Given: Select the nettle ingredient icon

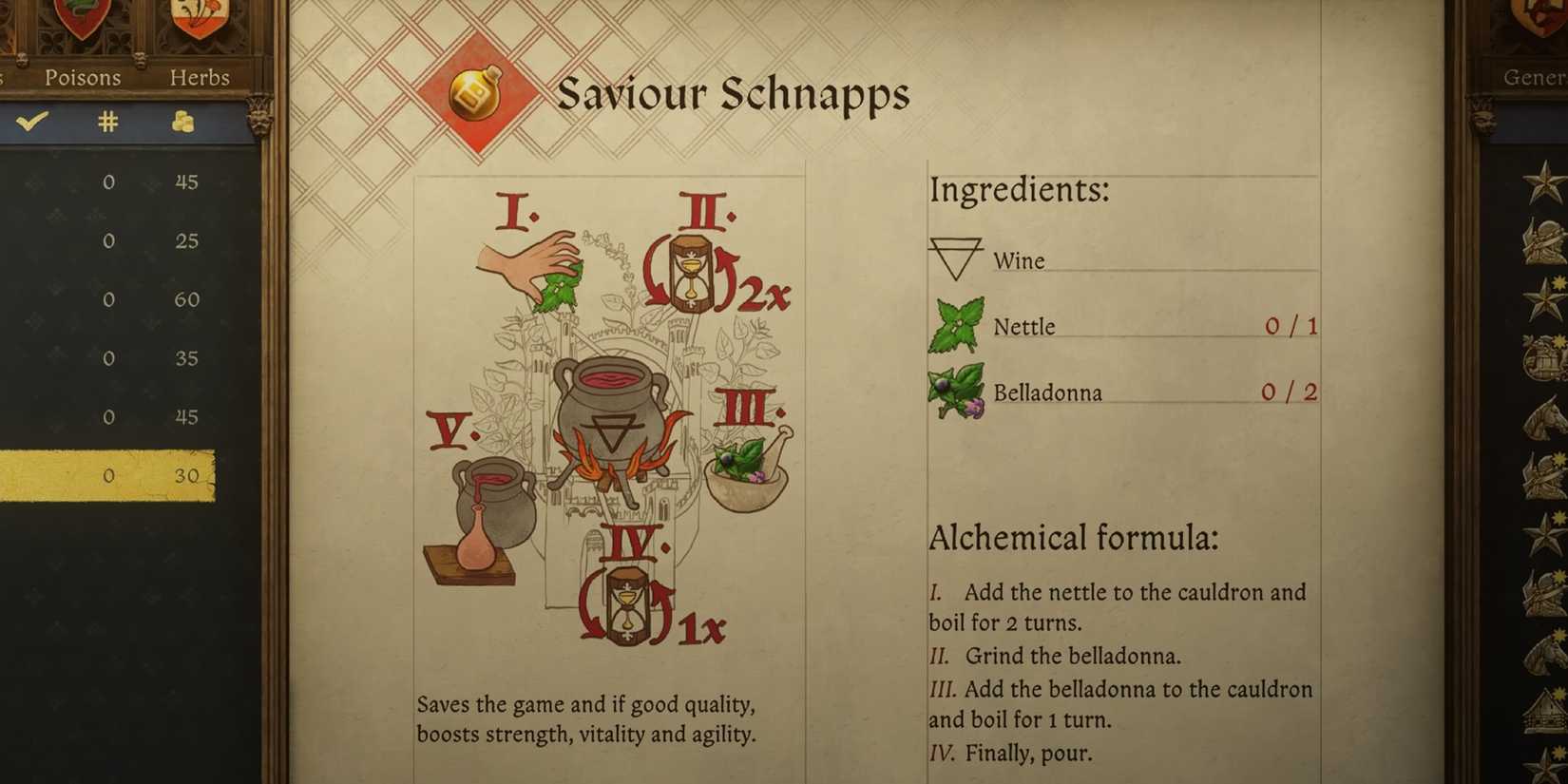Looking at the screenshot, I should click(x=954, y=323).
